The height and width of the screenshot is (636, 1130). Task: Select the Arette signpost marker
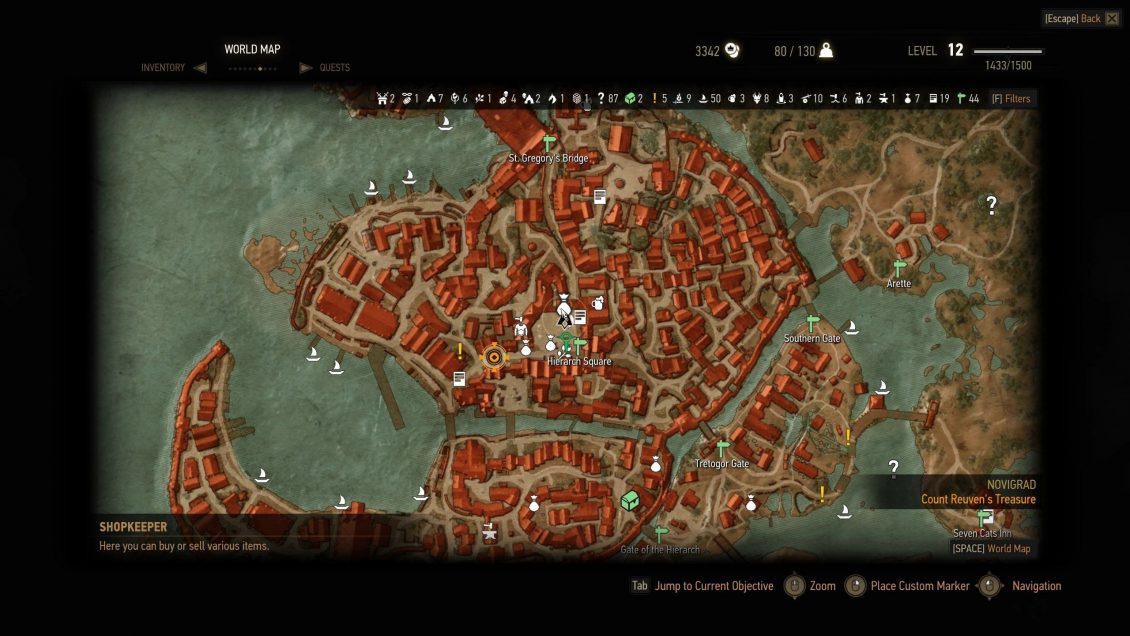point(899,268)
